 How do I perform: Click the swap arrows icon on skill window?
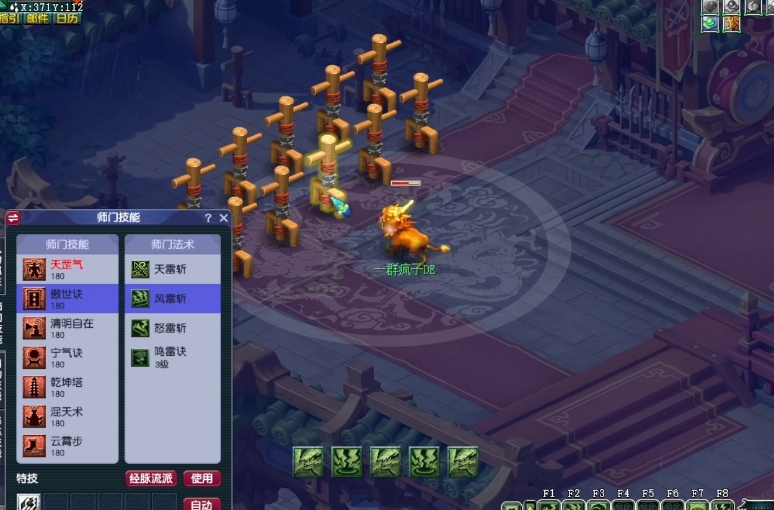click(13, 218)
